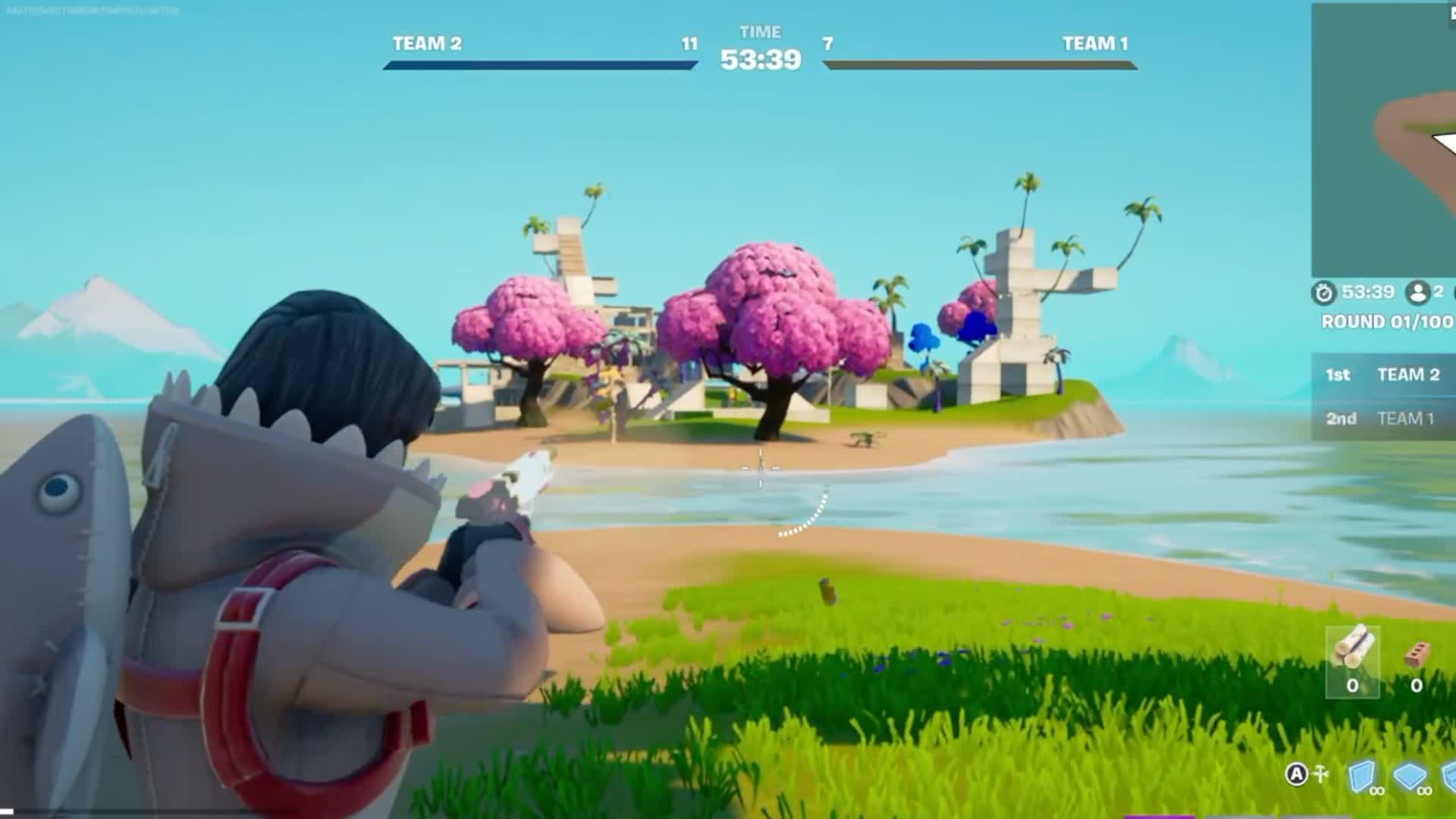Screen dimensions: 1456x819
Task: Select the 1st place Team 2 row
Action: point(1383,375)
